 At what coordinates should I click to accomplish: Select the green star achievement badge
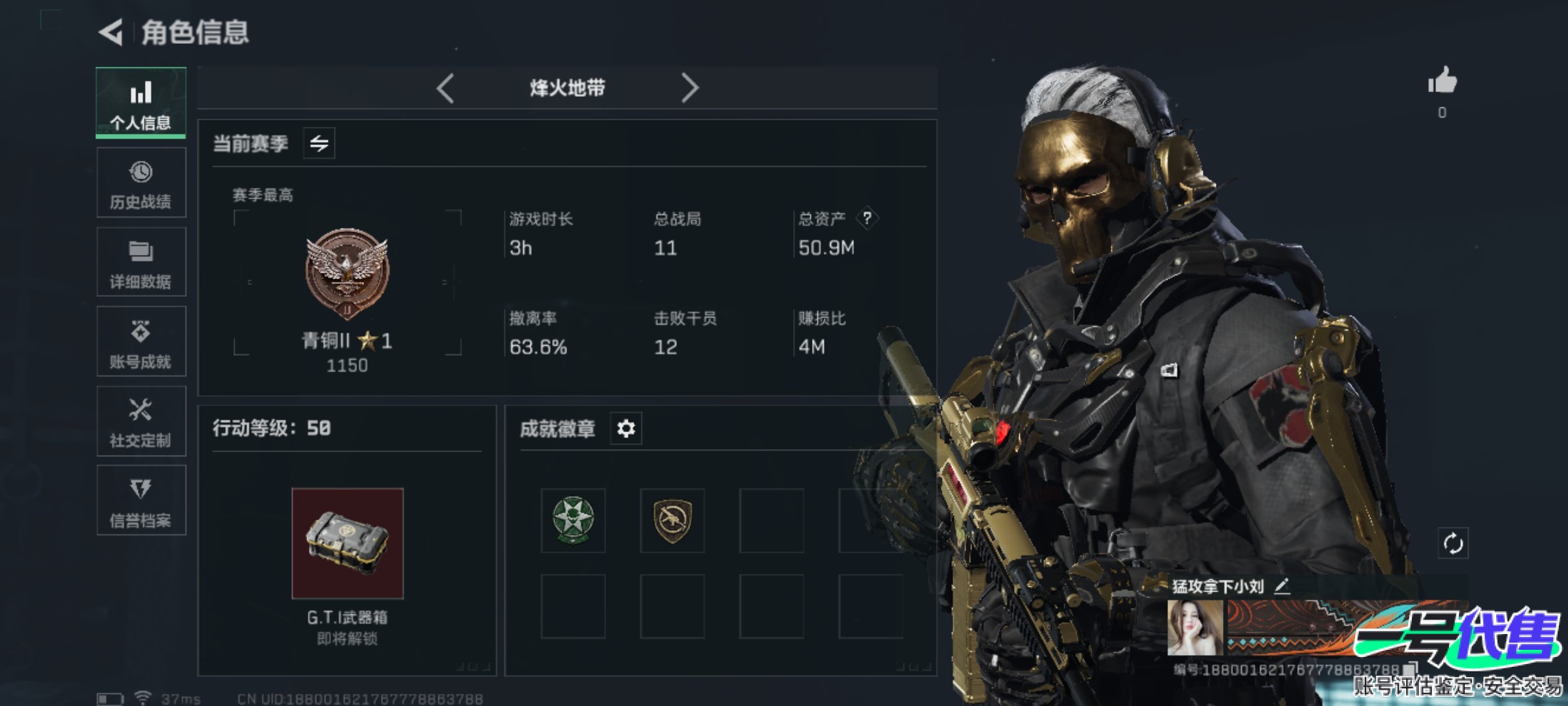tap(573, 520)
